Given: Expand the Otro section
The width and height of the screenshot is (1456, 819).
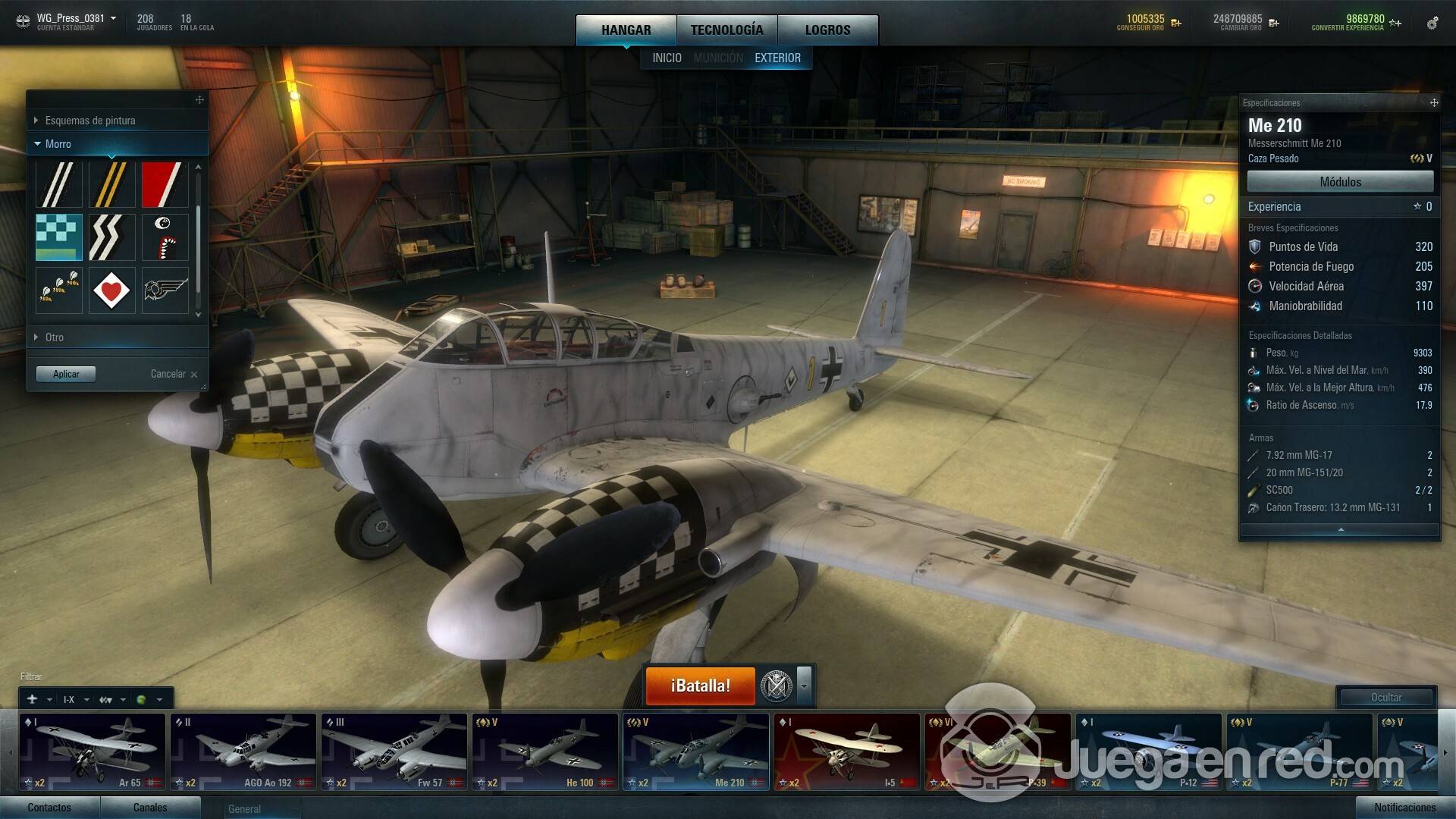Looking at the screenshot, I should [54, 337].
